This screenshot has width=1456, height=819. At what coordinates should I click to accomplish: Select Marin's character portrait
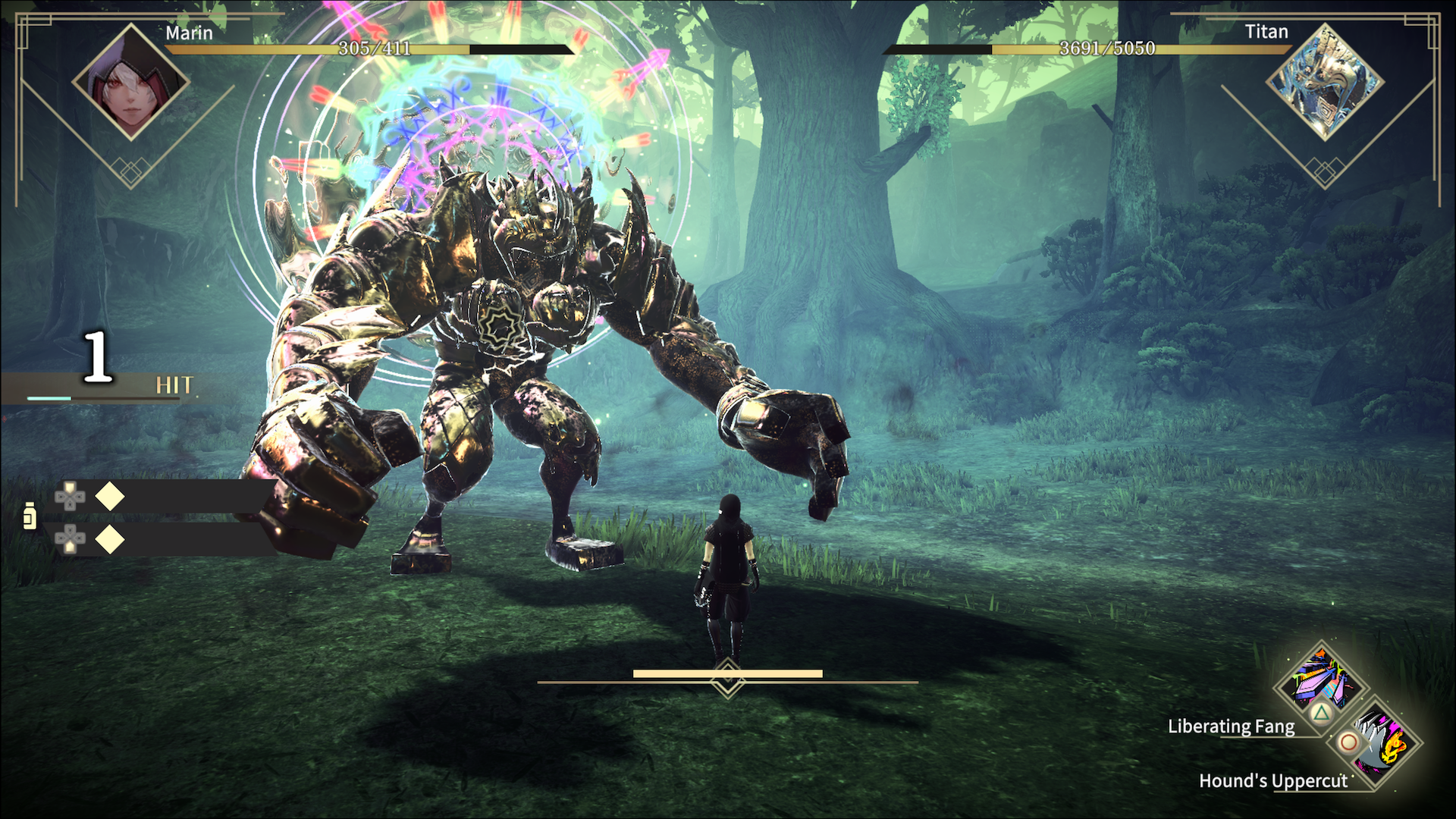coord(130,82)
